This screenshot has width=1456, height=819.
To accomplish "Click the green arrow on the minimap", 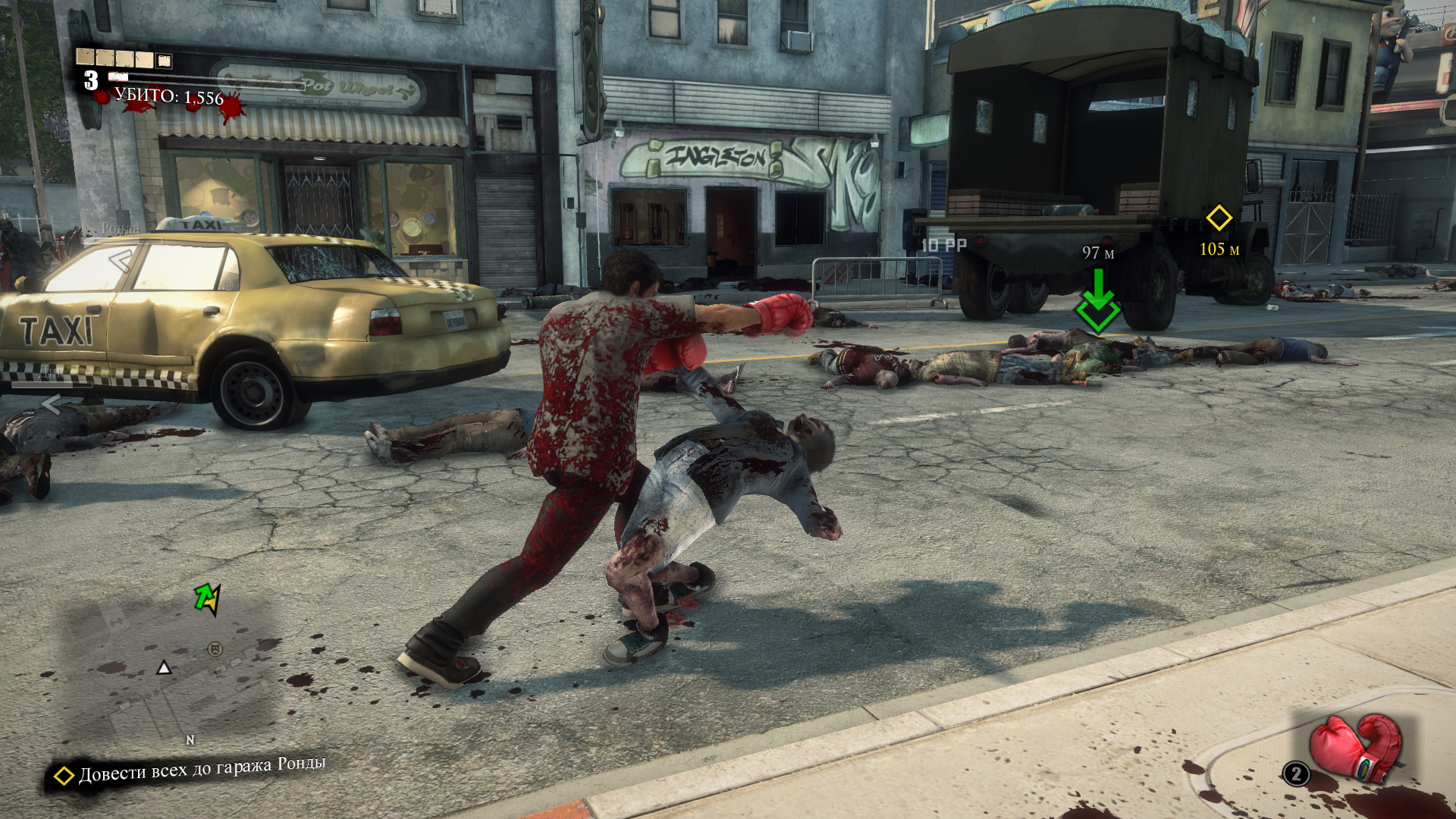I will click(x=207, y=598).
